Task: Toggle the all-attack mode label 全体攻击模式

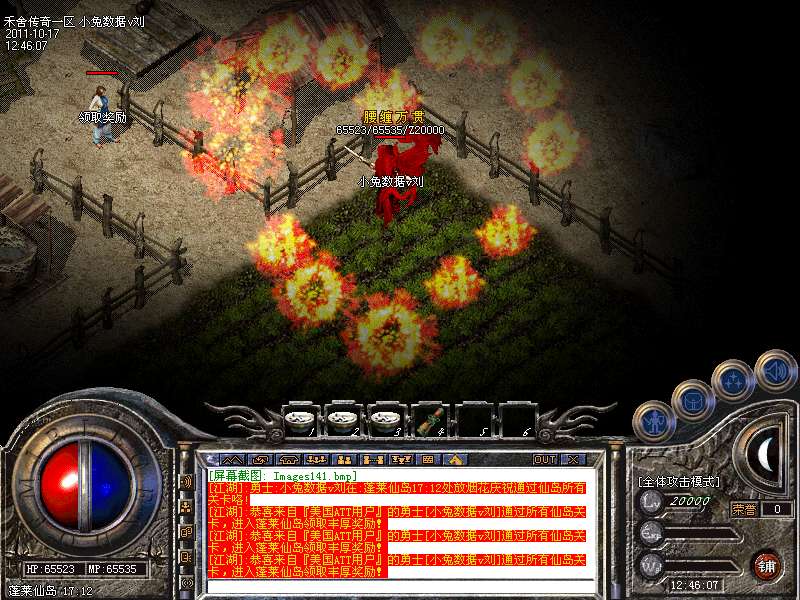Action: coord(677,482)
